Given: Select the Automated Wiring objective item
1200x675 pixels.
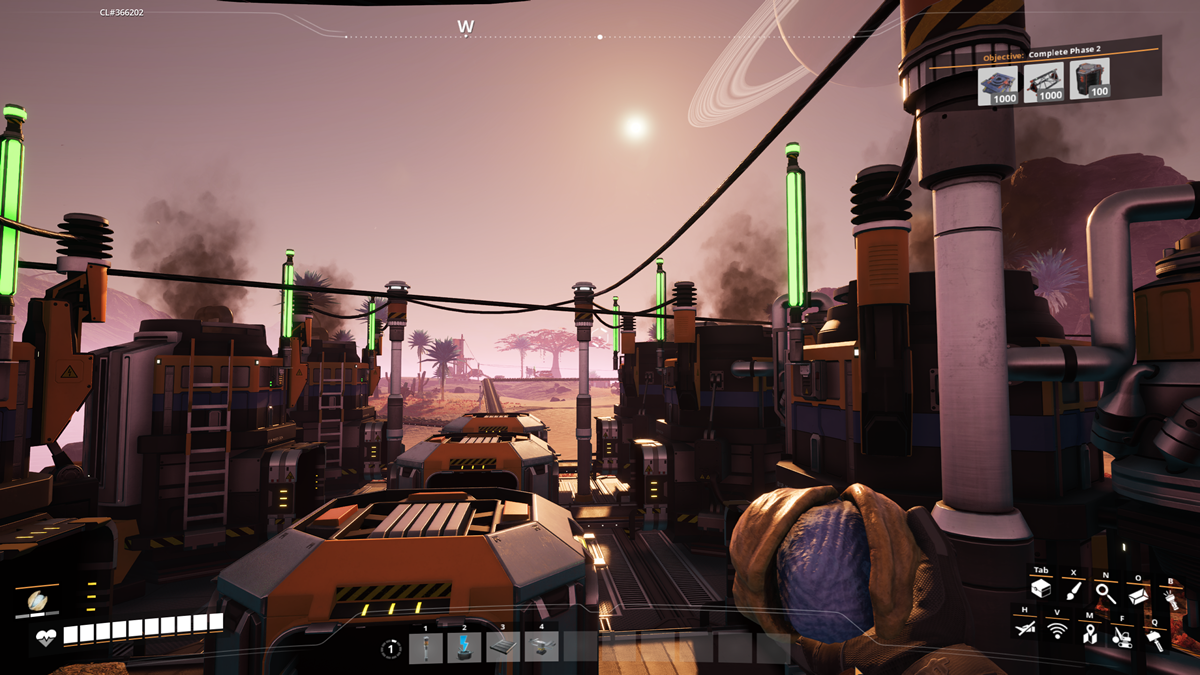Looking at the screenshot, I should 1090,78.
